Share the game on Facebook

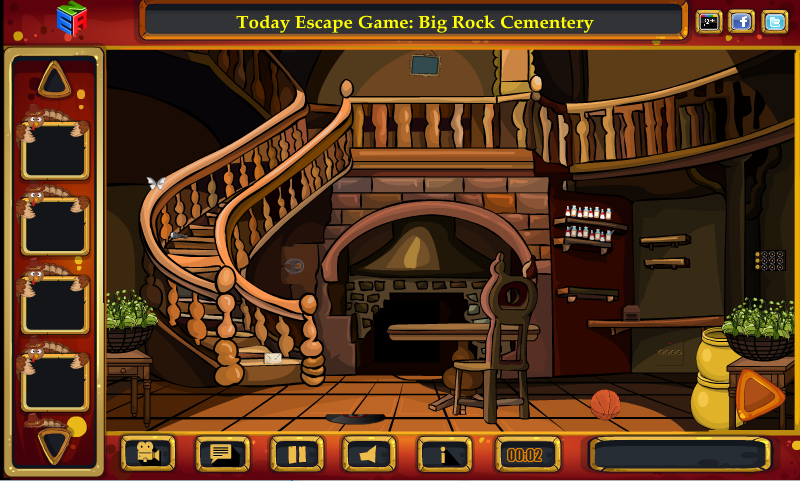(x=741, y=21)
